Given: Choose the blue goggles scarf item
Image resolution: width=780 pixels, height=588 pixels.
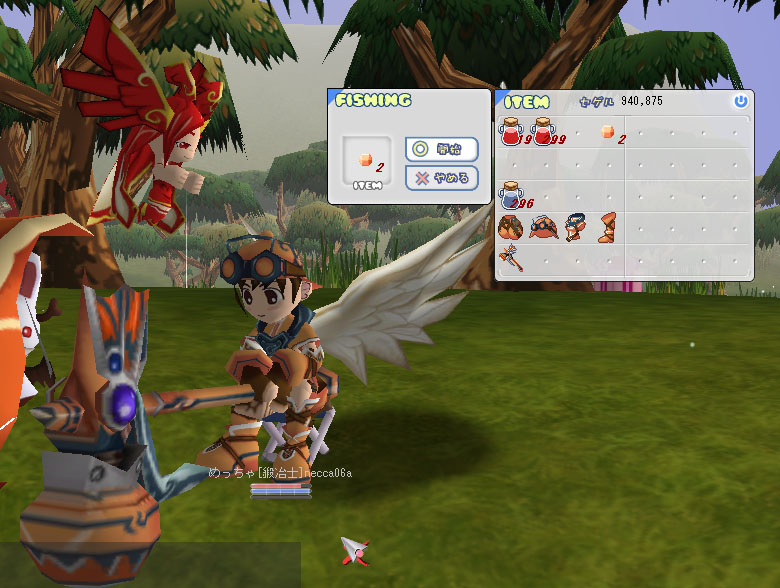Looking at the screenshot, I should pos(575,227).
